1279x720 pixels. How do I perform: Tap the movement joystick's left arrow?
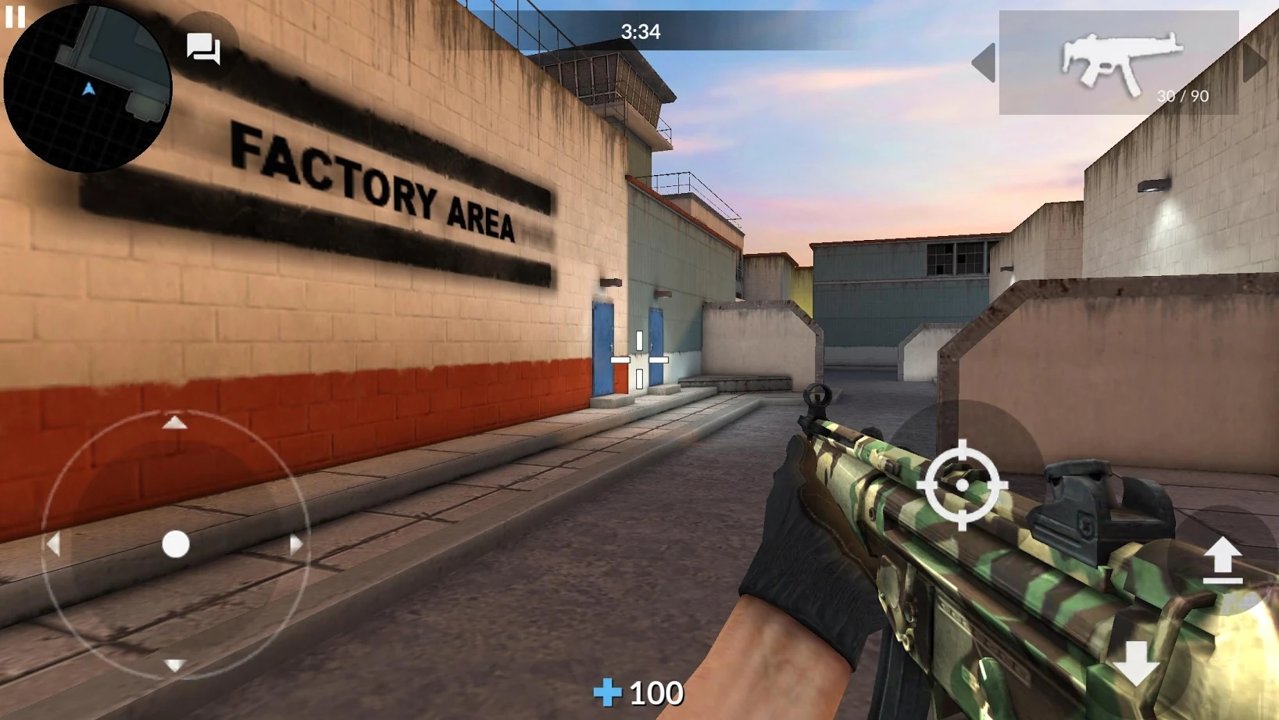pyautogui.click(x=53, y=545)
